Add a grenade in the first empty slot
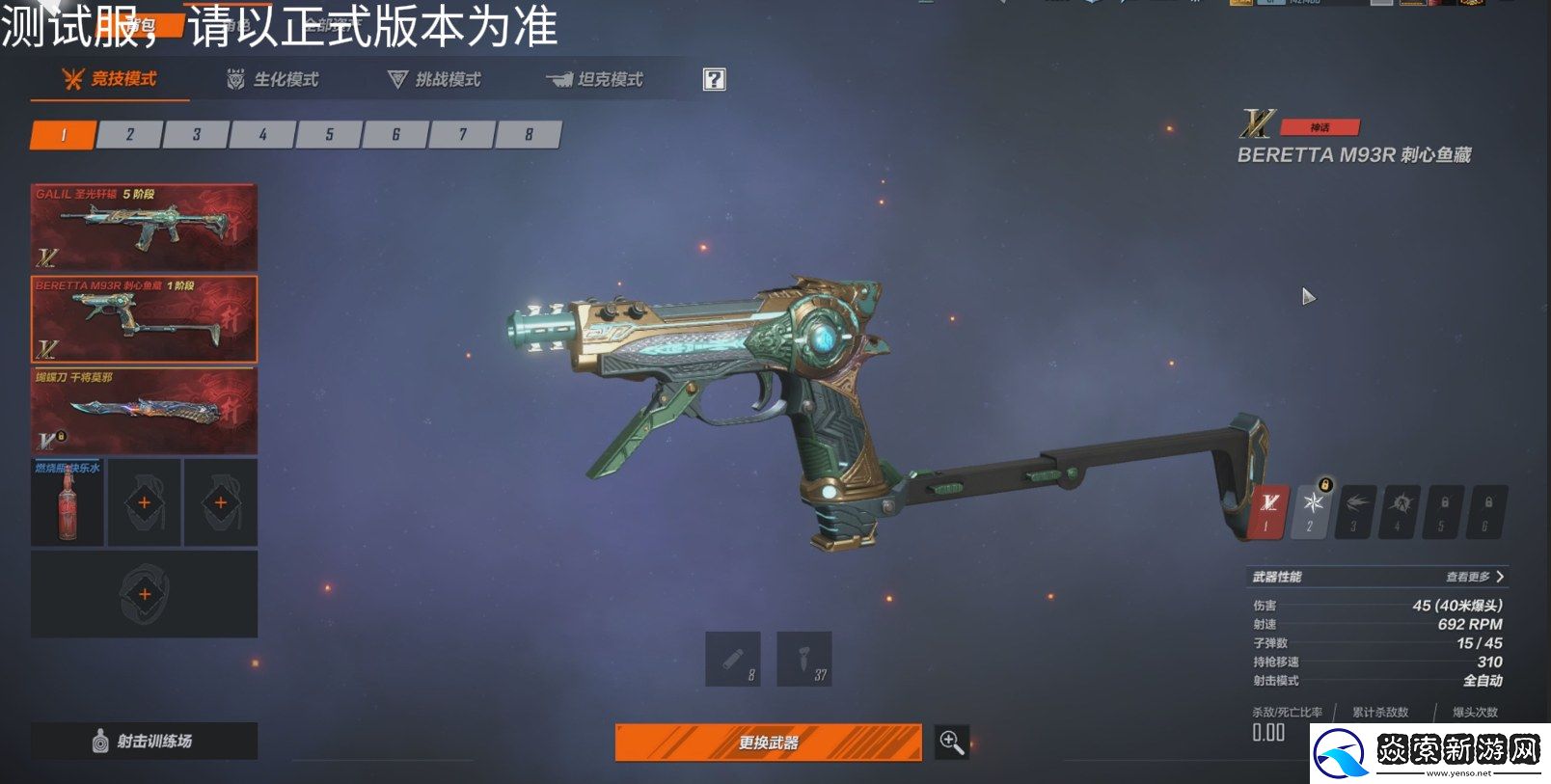This screenshot has width=1551, height=784. (x=143, y=501)
